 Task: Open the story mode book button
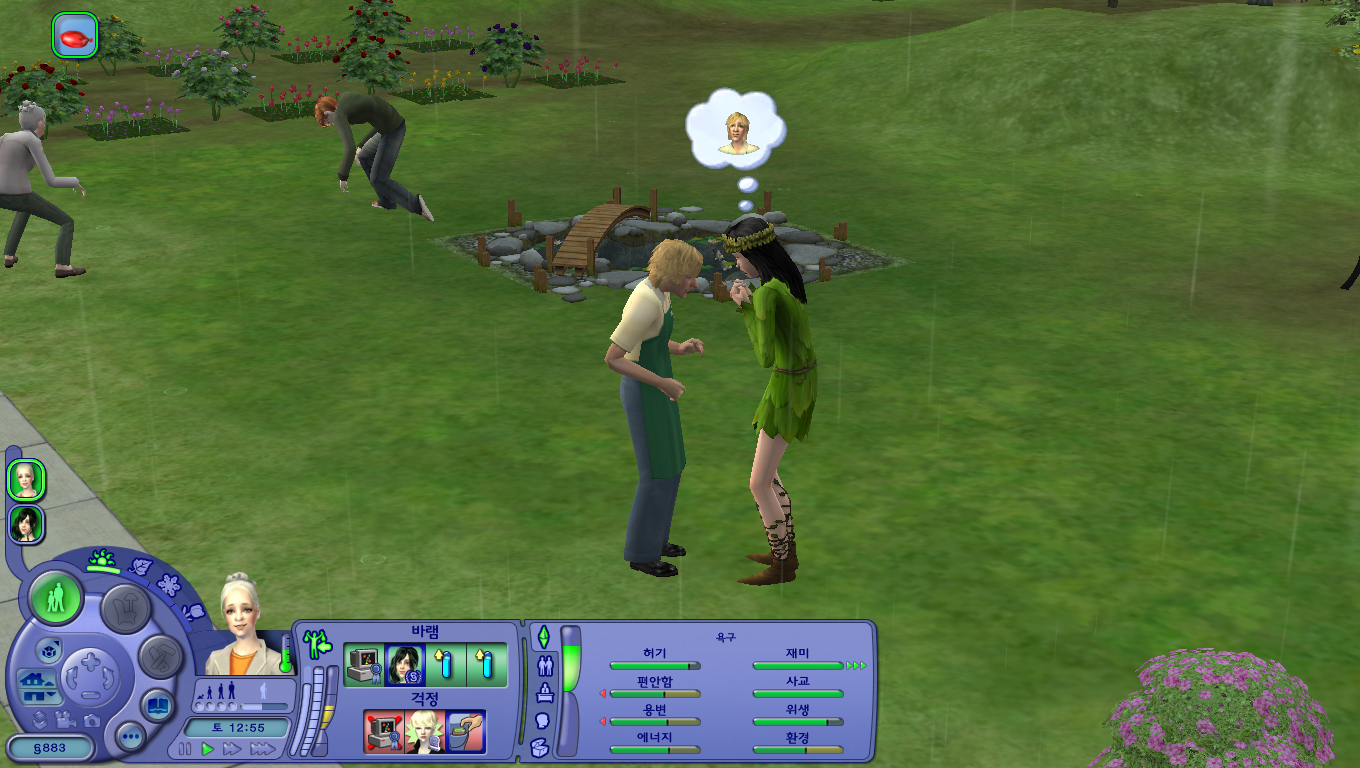pyautogui.click(x=157, y=705)
